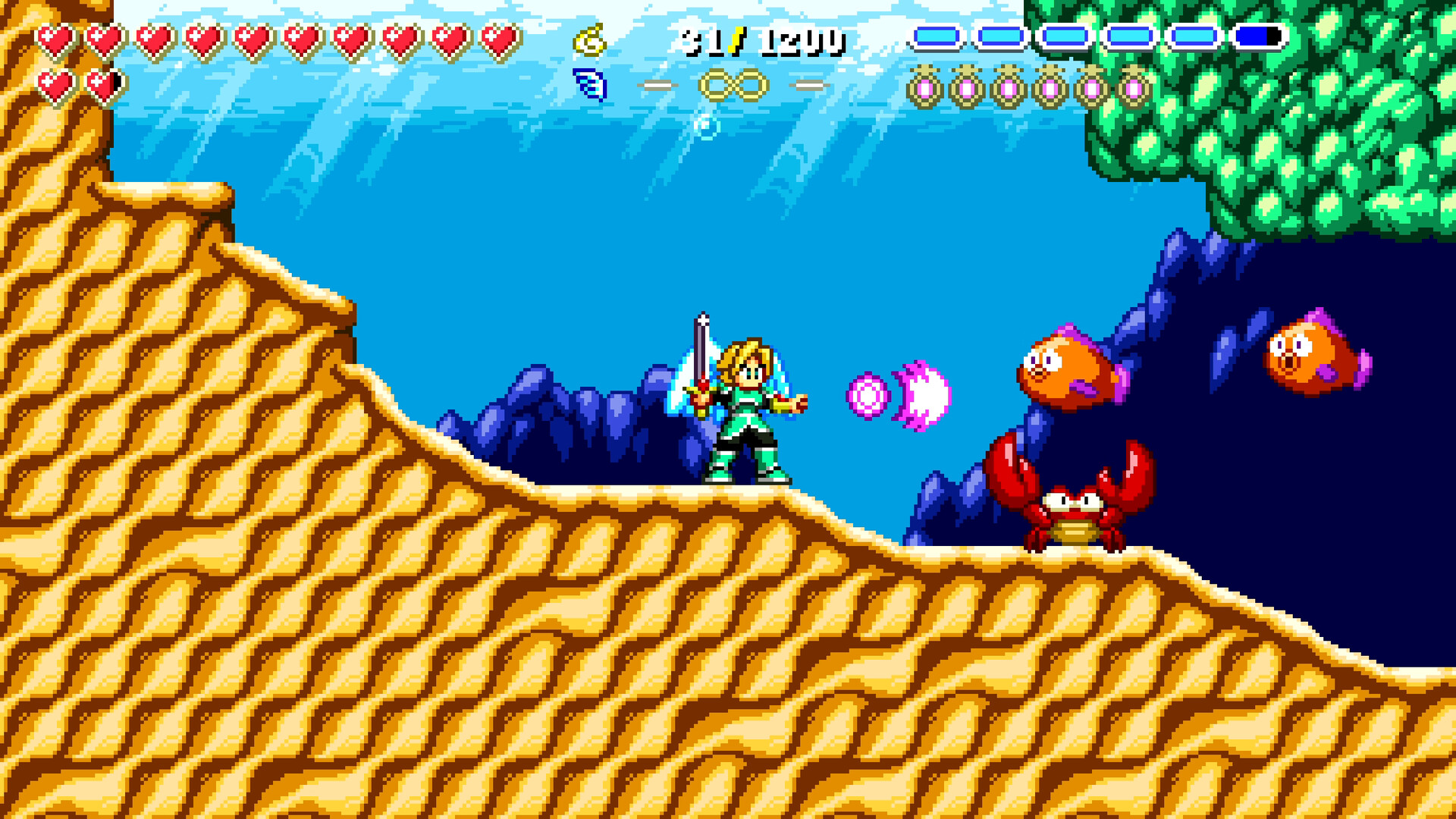Click the blue feather item icon

590,86
